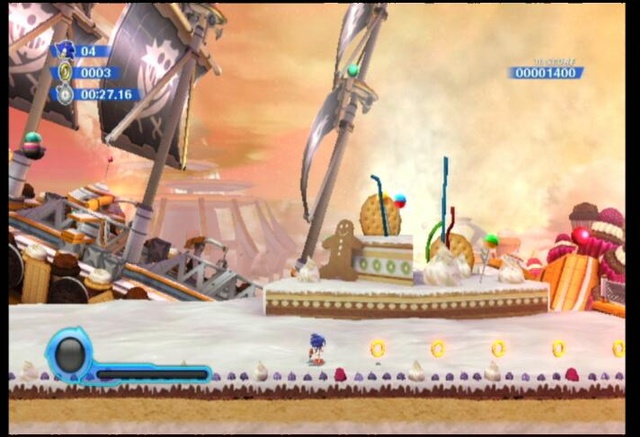This screenshot has height=437, width=640.
Task: Click the Sonic head lives icon
Action: pyautogui.click(x=67, y=49)
